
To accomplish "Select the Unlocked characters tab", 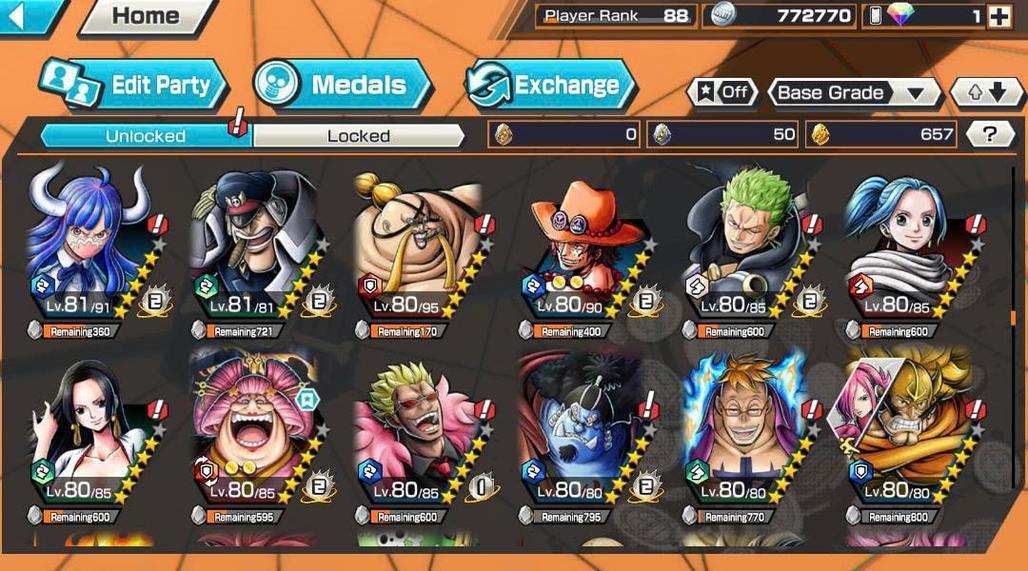I will 146,136.
